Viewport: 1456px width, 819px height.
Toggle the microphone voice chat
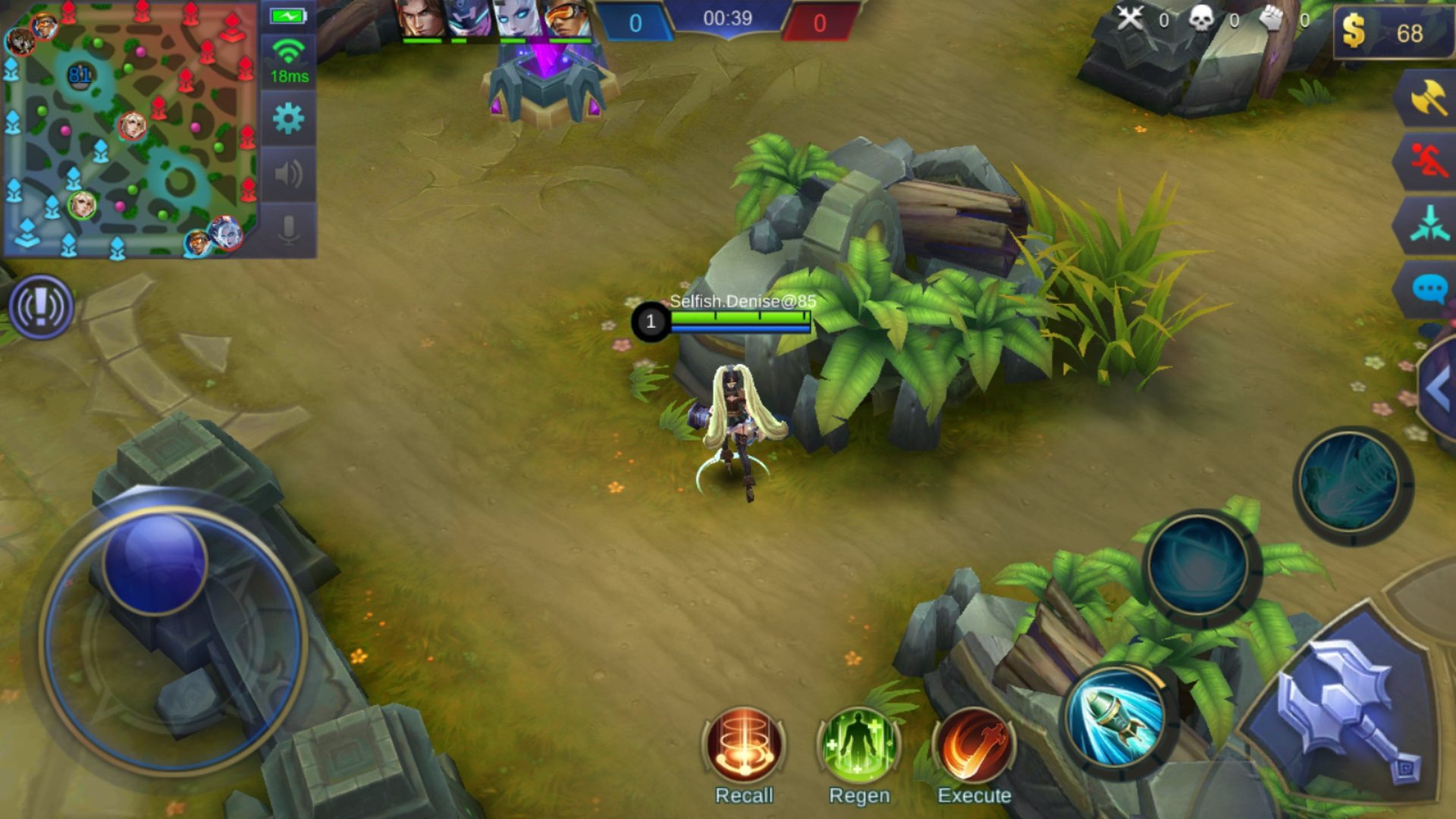288,228
